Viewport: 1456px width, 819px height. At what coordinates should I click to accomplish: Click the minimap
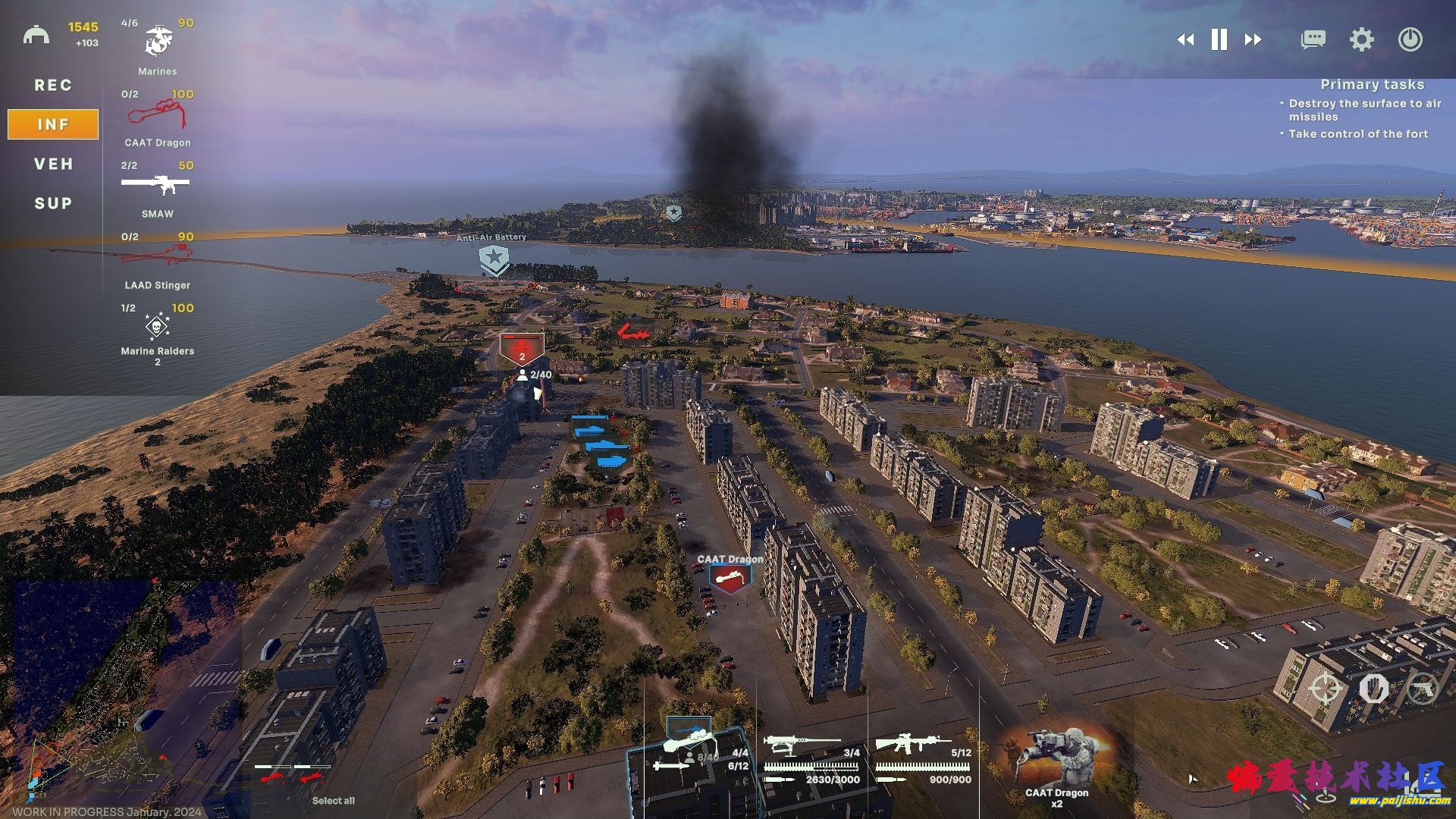coord(121,690)
